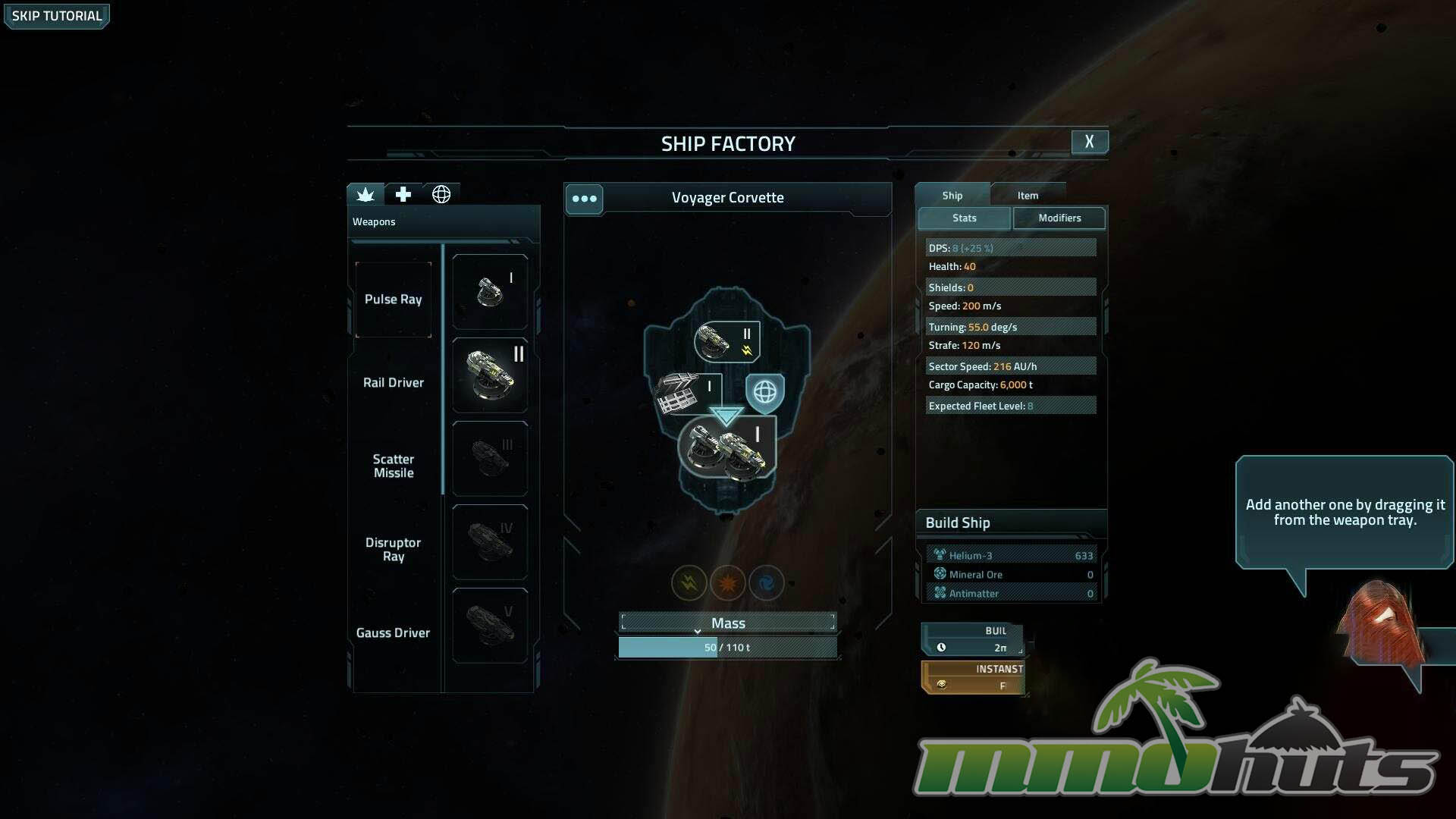Choose the tier II Rail Driver turret
Image resolution: width=1456 pixels, height=819 pixels.
pyautogui.click(x=490, y=375)
